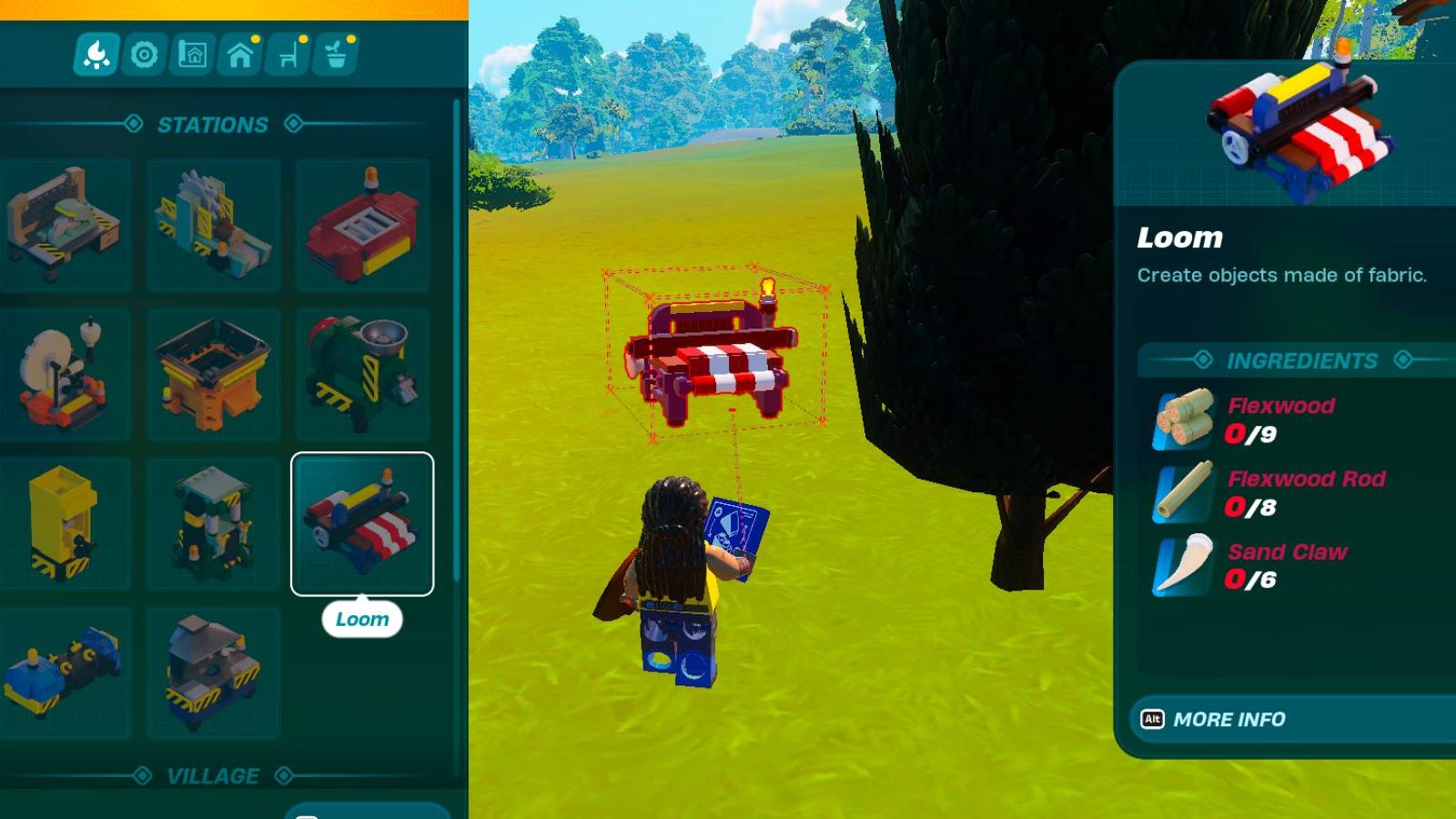Select the orange Oven station
This screenshot has width=1456, height=819.
tap(211, 371)
